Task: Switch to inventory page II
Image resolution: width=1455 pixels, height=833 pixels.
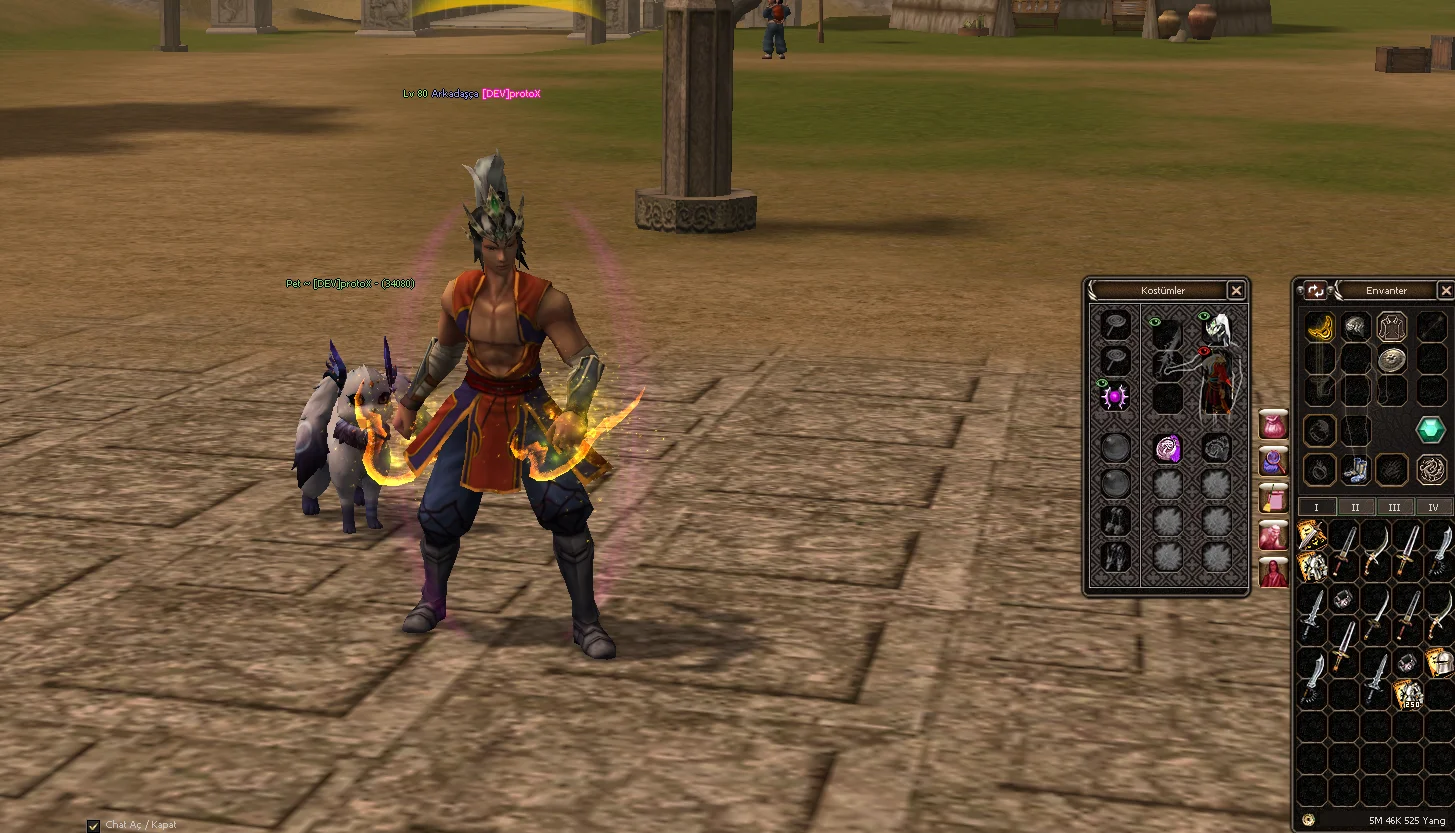Action: tap(1355, 507)
